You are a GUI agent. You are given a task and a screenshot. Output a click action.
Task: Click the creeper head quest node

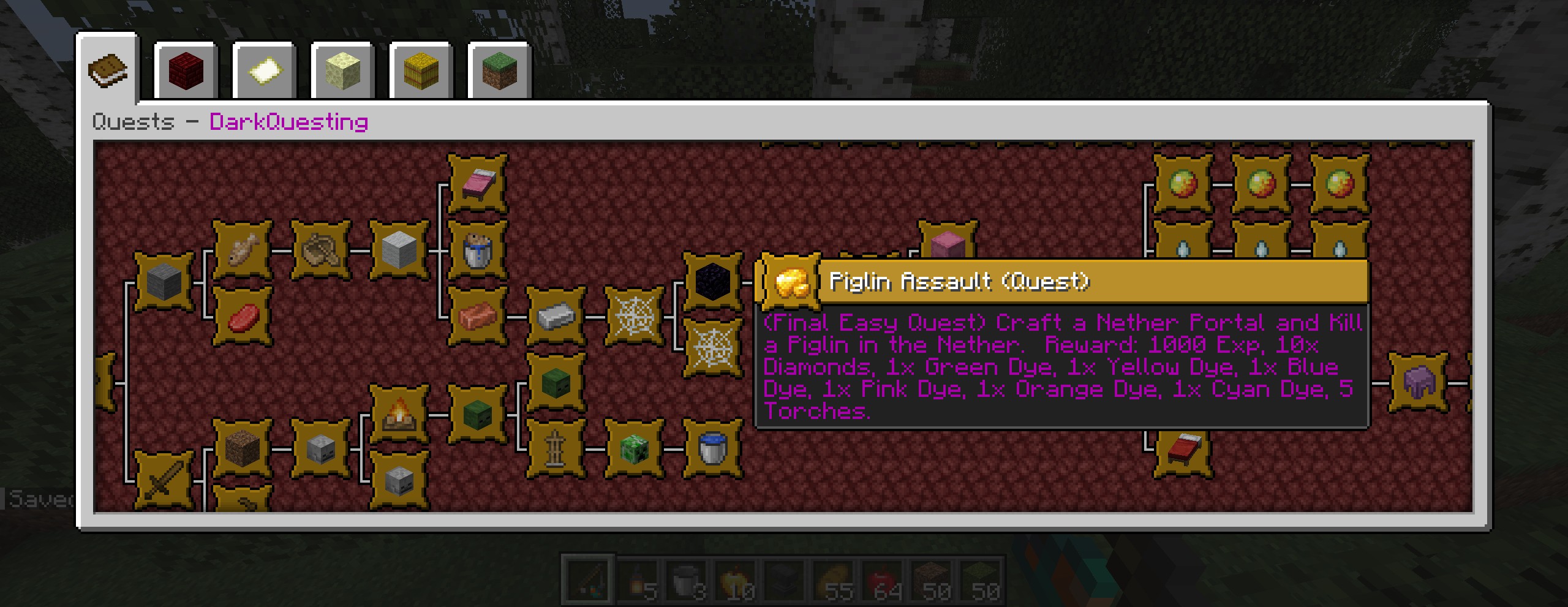pyautogui.click(x=634, y=449)
